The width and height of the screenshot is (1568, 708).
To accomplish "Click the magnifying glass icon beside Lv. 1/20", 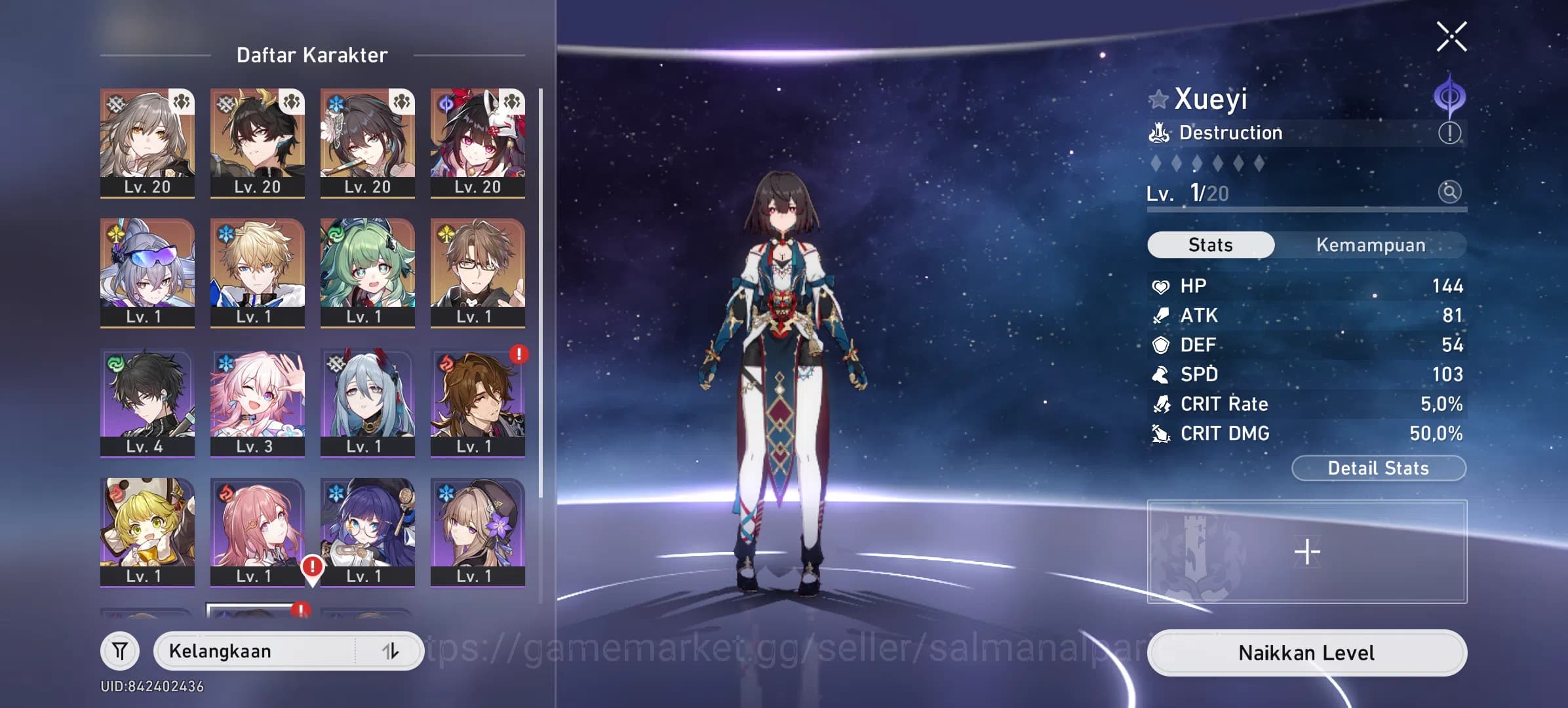I will [x=1451, y=193].
